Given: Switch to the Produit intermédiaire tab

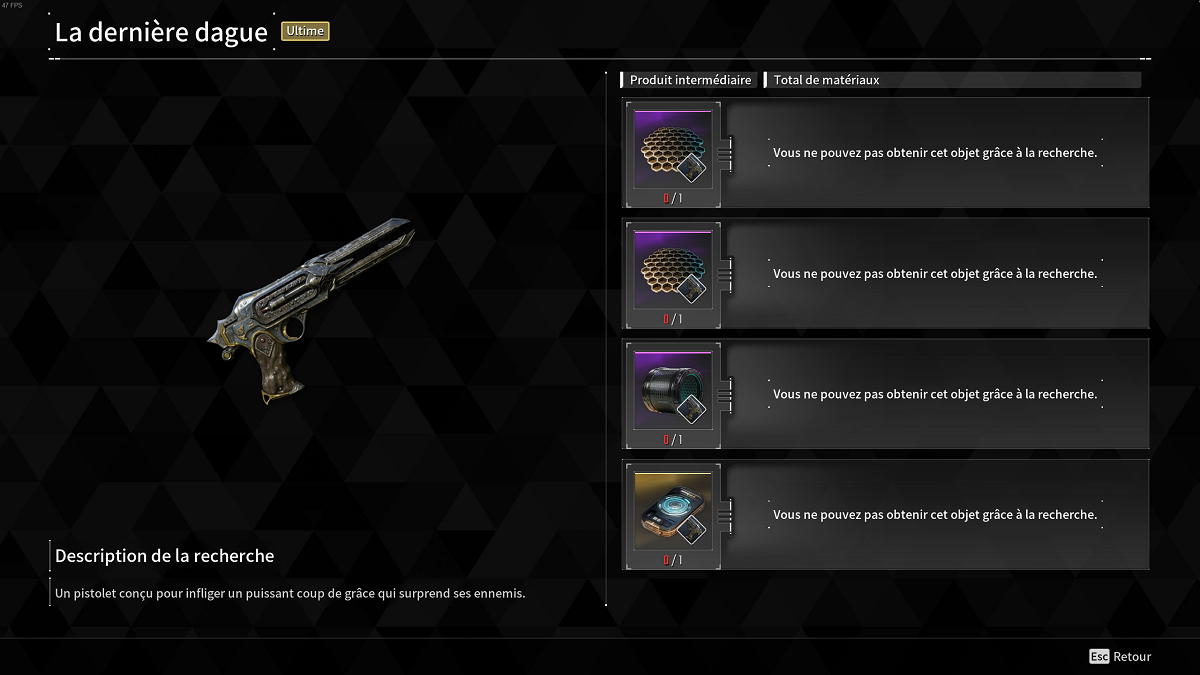Looking at the screenshot, I should click(690, 80).
